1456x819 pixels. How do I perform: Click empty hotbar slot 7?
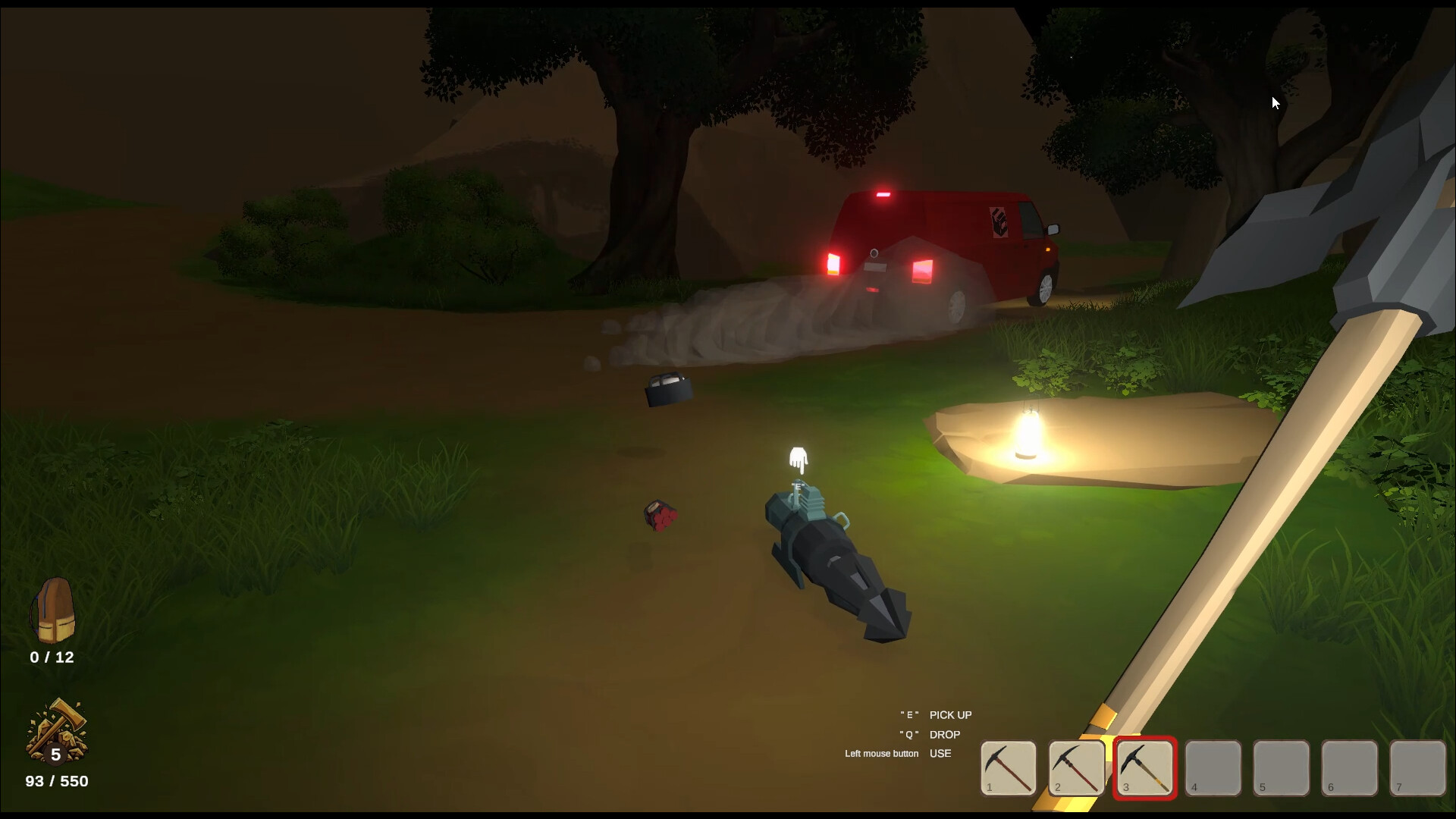1417,768
